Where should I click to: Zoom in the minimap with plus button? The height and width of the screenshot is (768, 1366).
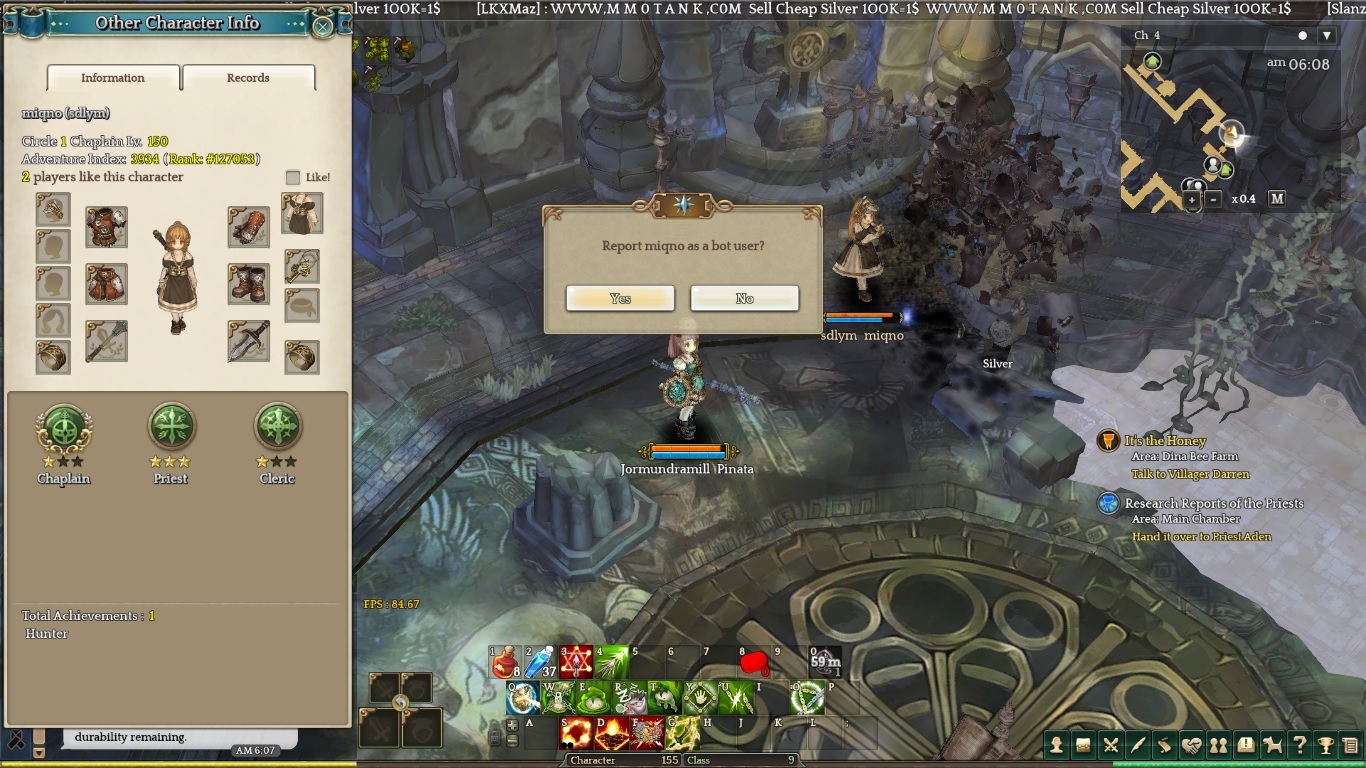1192,200
